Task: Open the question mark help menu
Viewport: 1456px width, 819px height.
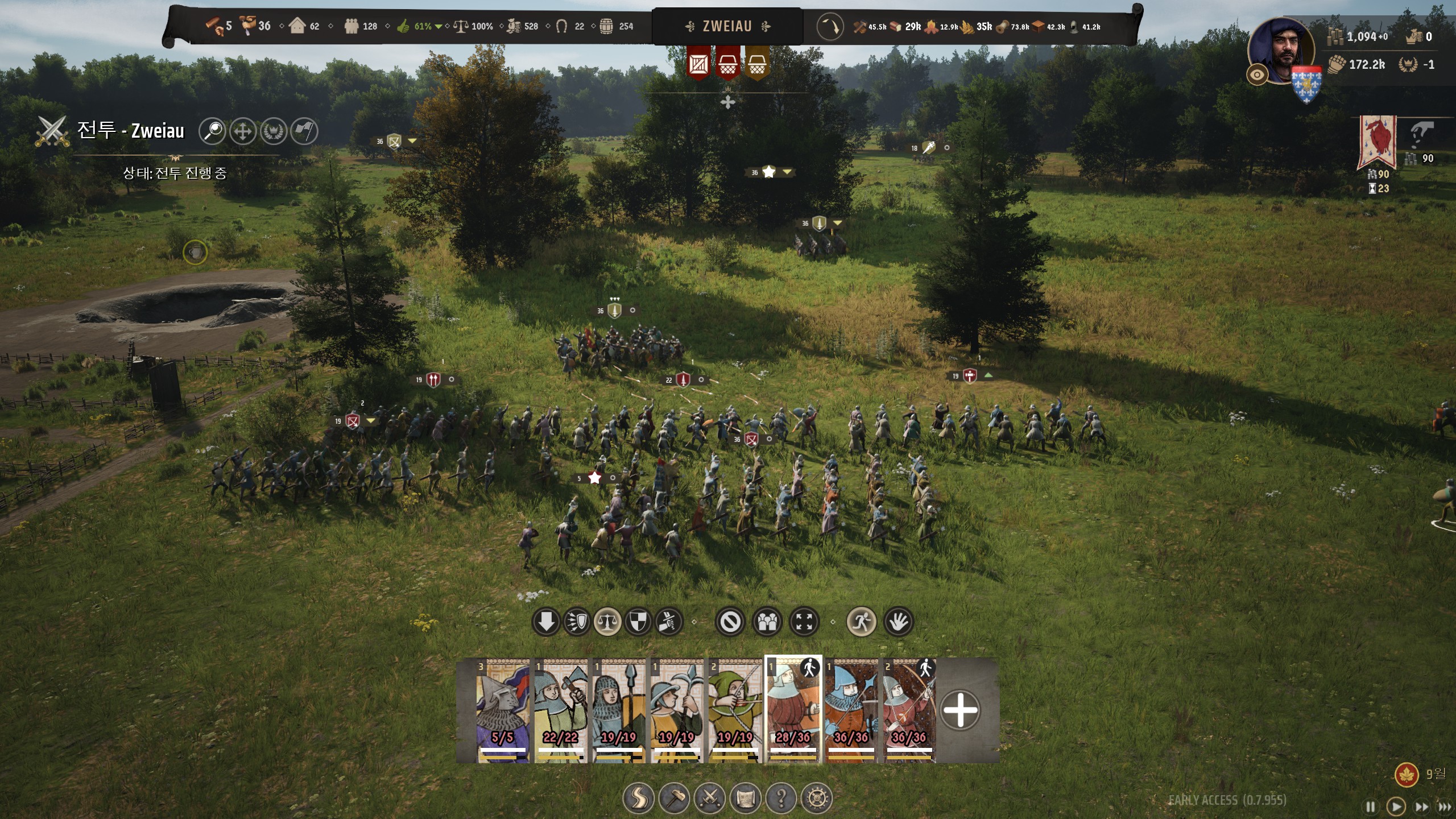Action: 781,799
